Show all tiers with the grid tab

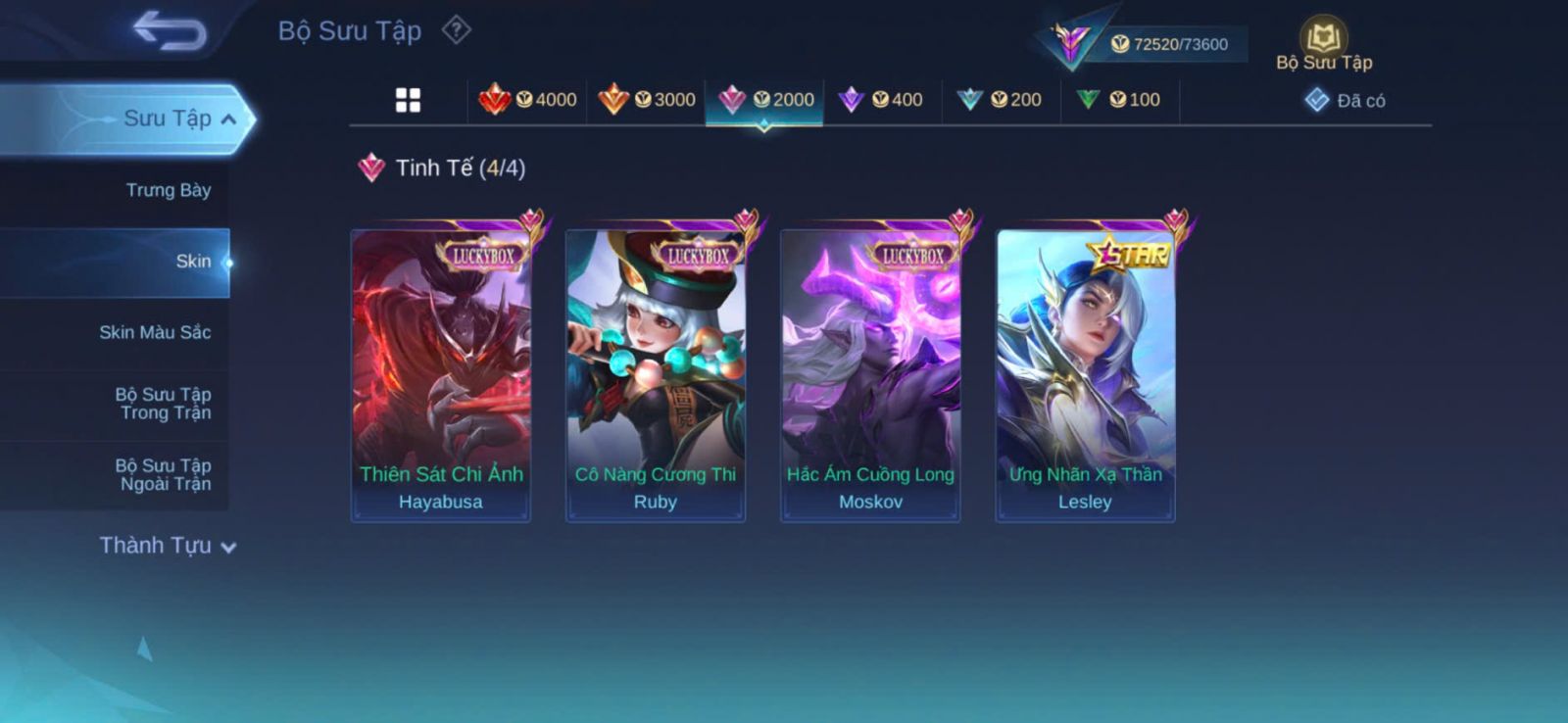(408, 100)
